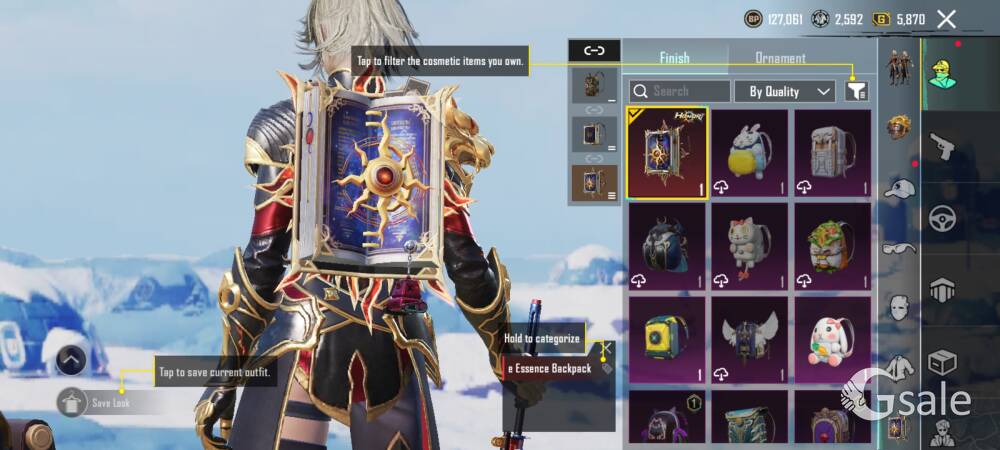Toggle the owned-items filter funnel
The width and height of the screenshot is (1000, 450).
click(x=856, y=91)
